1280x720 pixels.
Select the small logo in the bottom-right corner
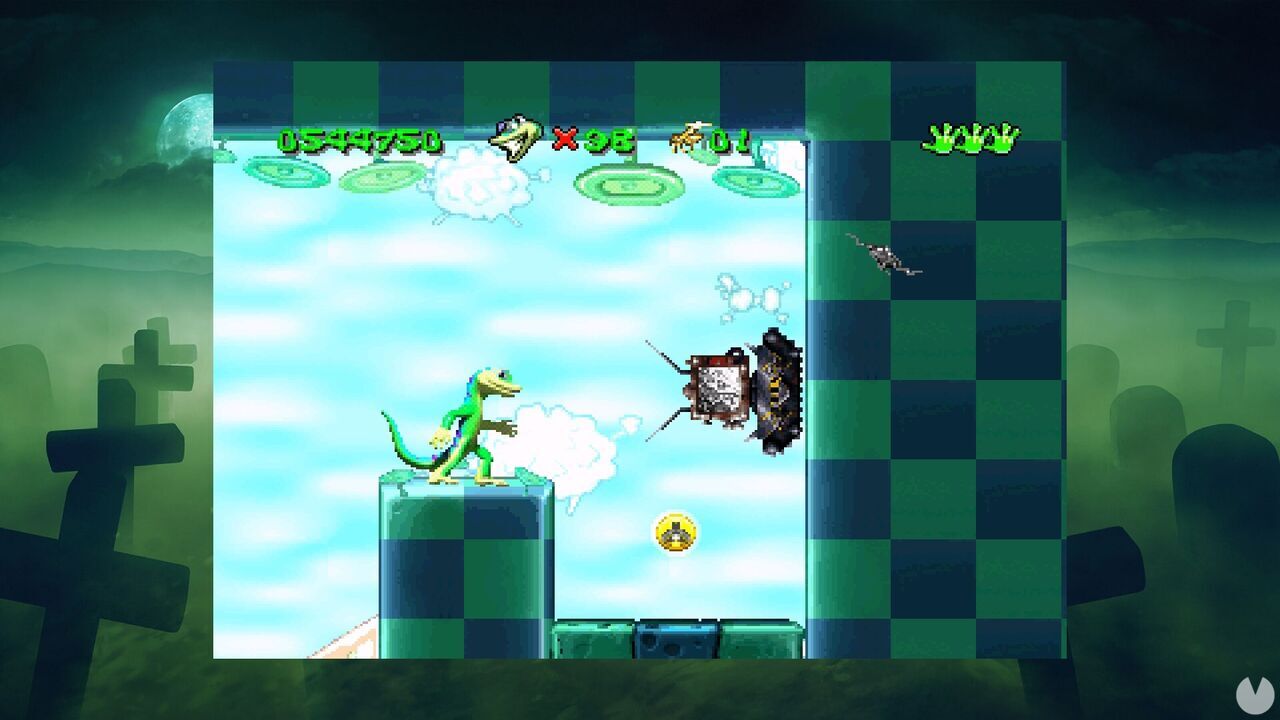1253,696
